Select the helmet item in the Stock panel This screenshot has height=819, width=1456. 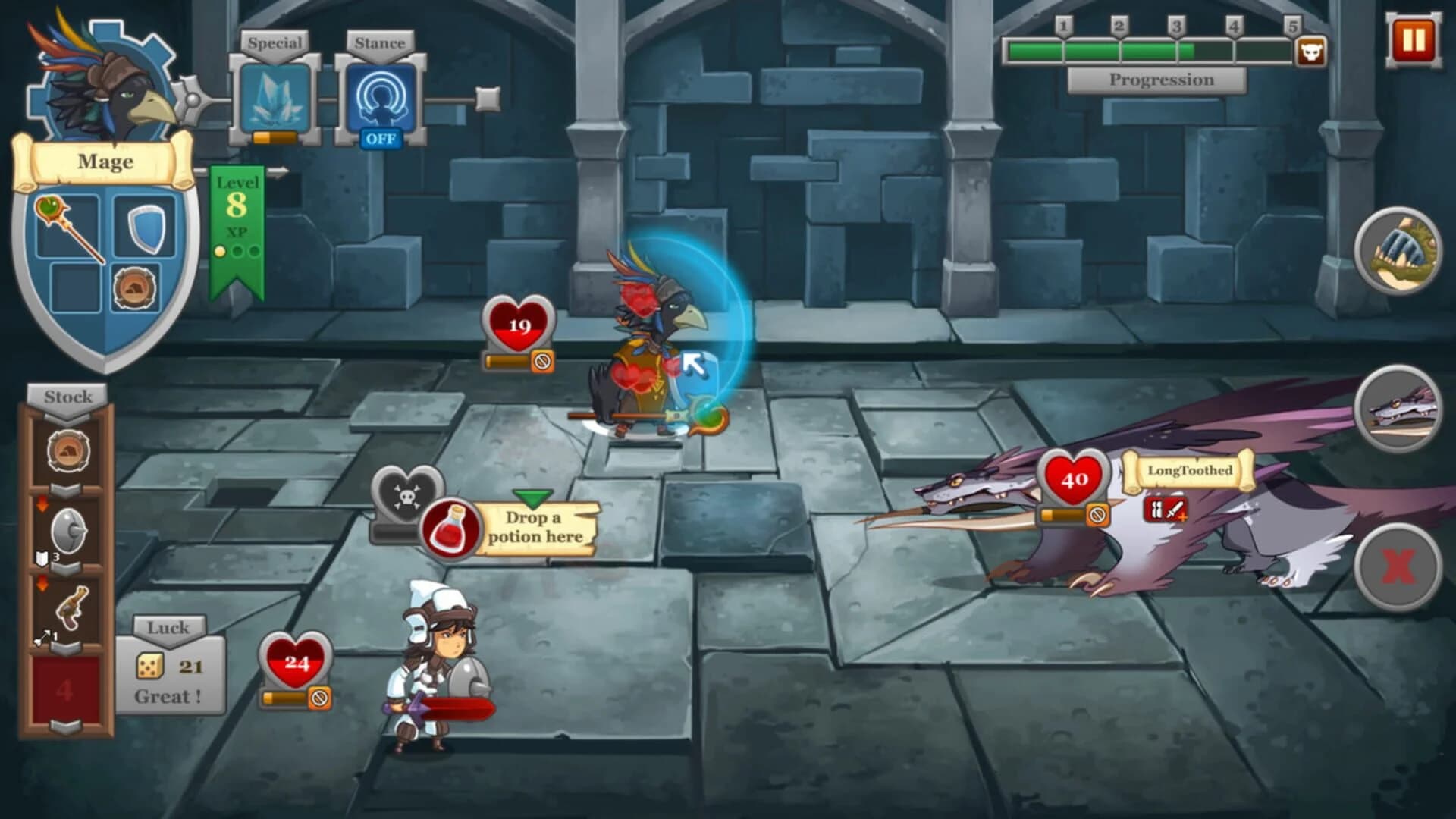(67, 450)
